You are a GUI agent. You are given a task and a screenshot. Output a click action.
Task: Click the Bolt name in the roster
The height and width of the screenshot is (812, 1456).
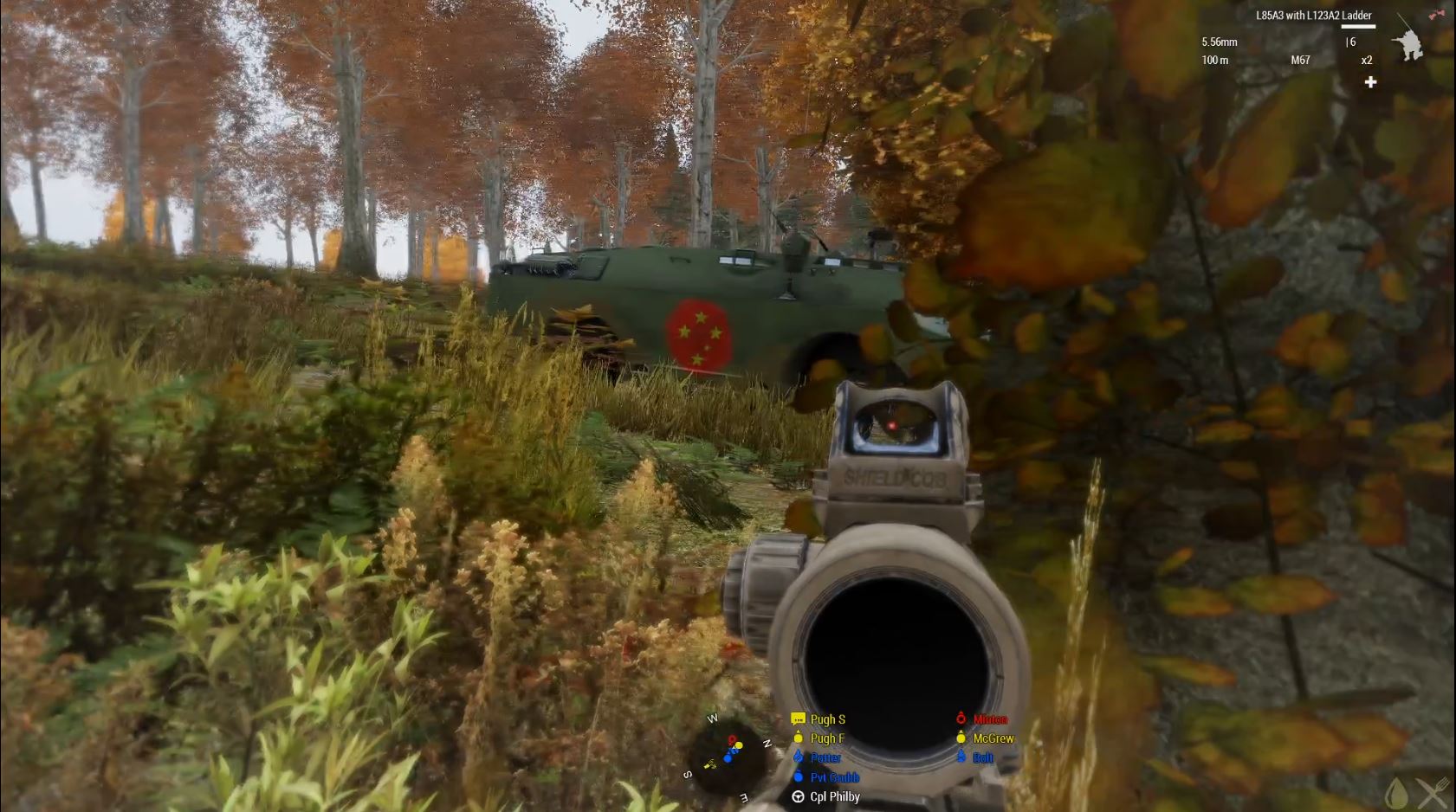pyautogui.click(x=983, y=757)
